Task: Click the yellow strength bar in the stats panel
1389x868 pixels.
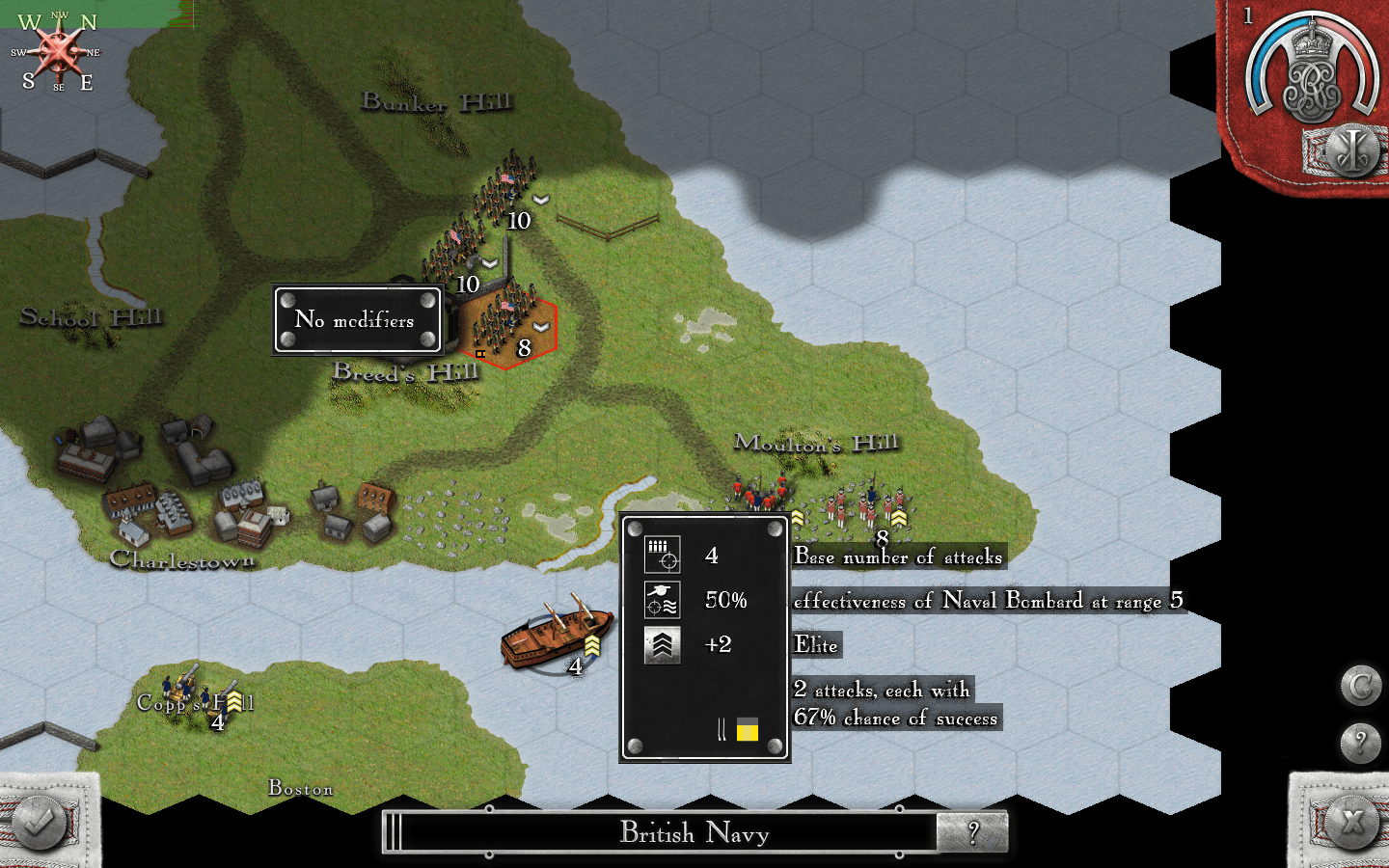Action: tap(746, 731)
